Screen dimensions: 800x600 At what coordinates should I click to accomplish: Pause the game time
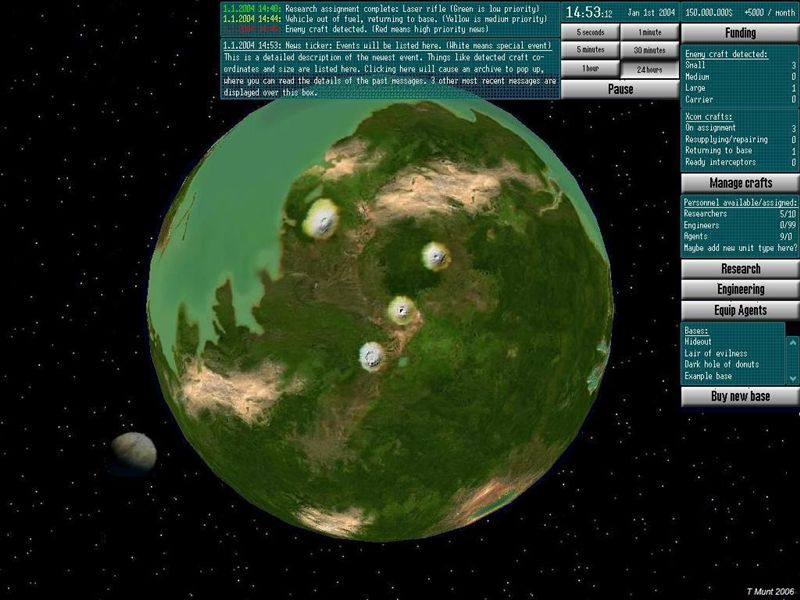coord(620,88)
